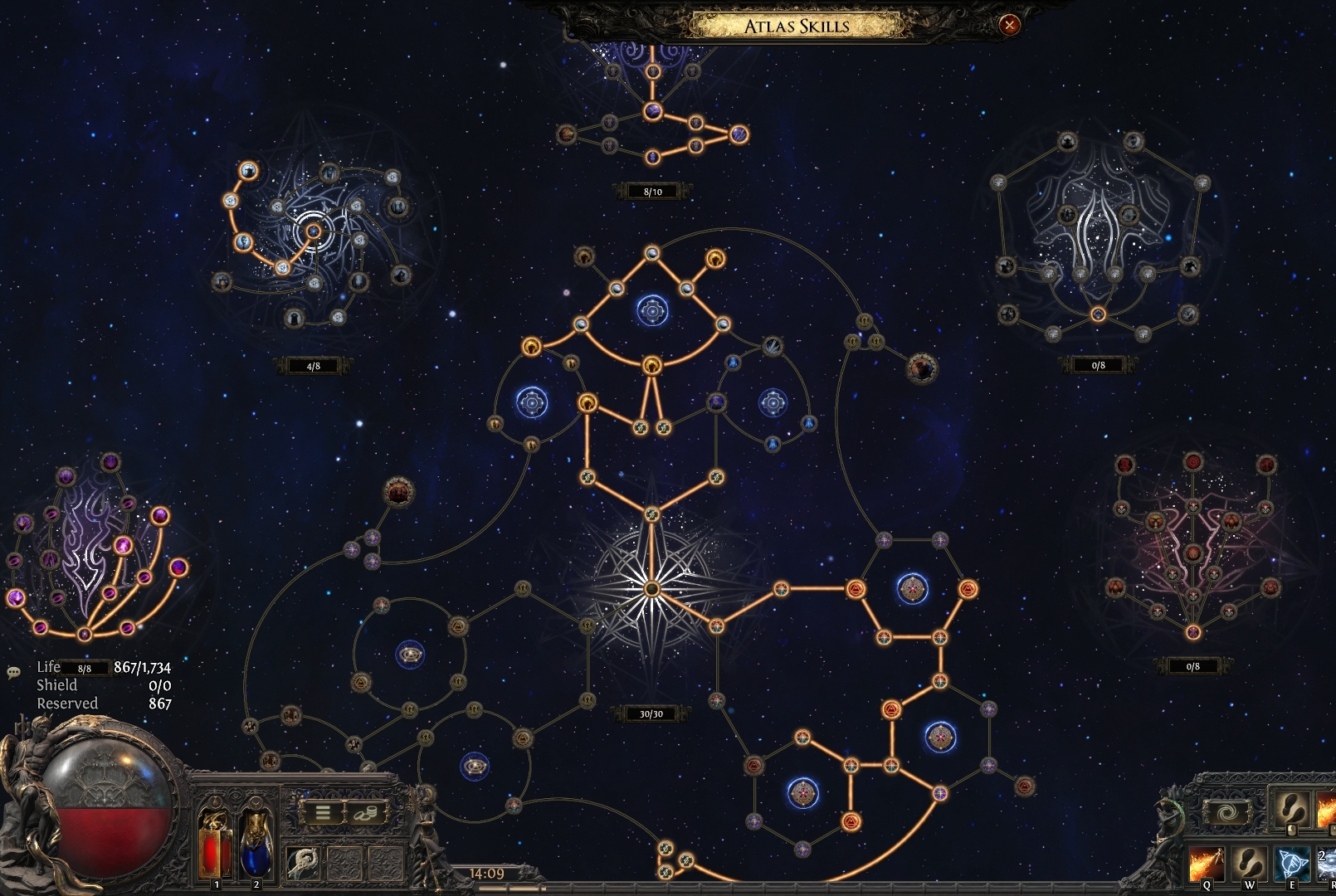Viewport: 1336px width, 896px height.
Task: Open the coin stack shop button
Action: [x=366, y=813]
